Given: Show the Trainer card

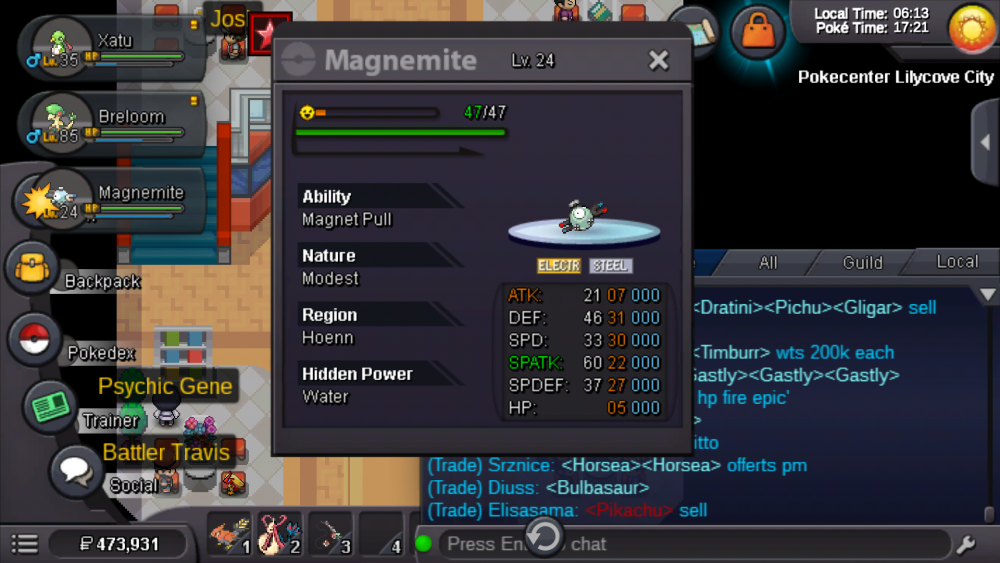Looking at the screenshot, I should pyautogui.click(x=50, y=408).
